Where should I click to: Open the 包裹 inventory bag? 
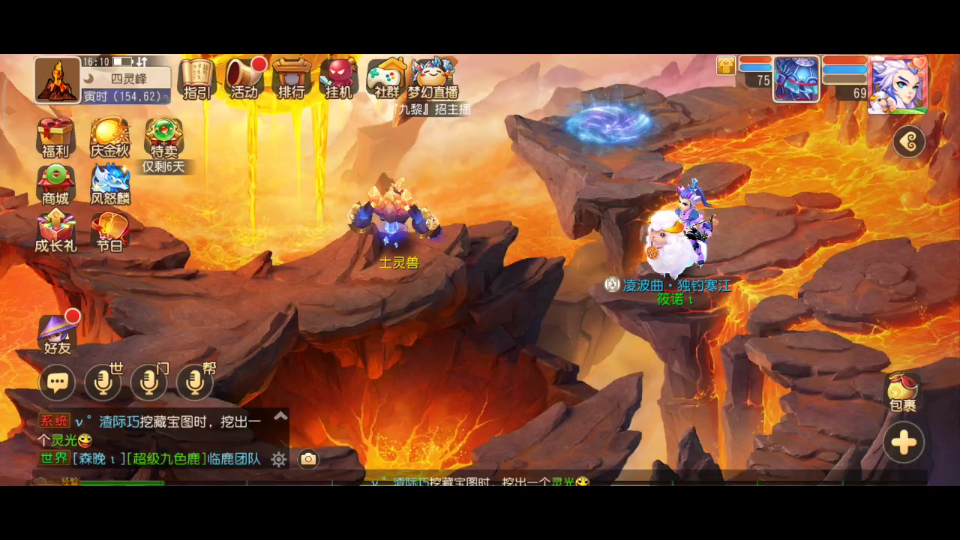click(903, 392)
